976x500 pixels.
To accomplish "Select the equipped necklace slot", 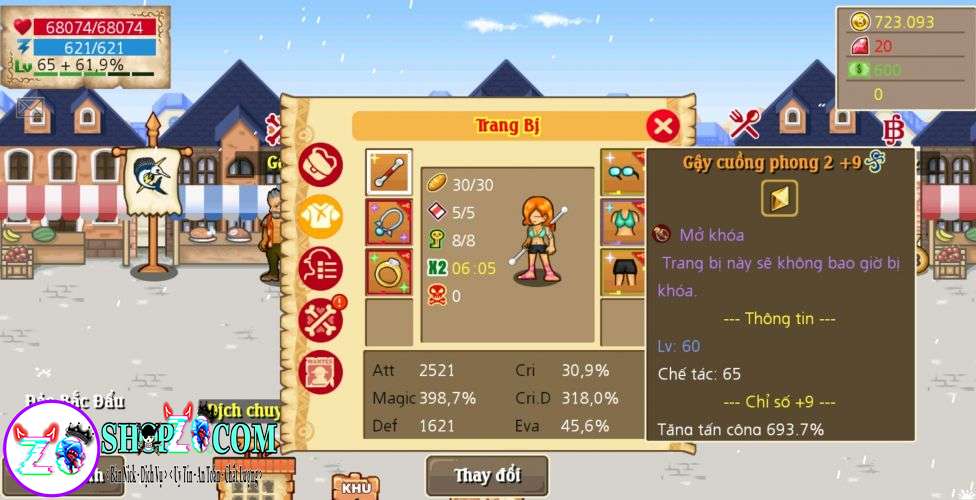I will [388, 222].
